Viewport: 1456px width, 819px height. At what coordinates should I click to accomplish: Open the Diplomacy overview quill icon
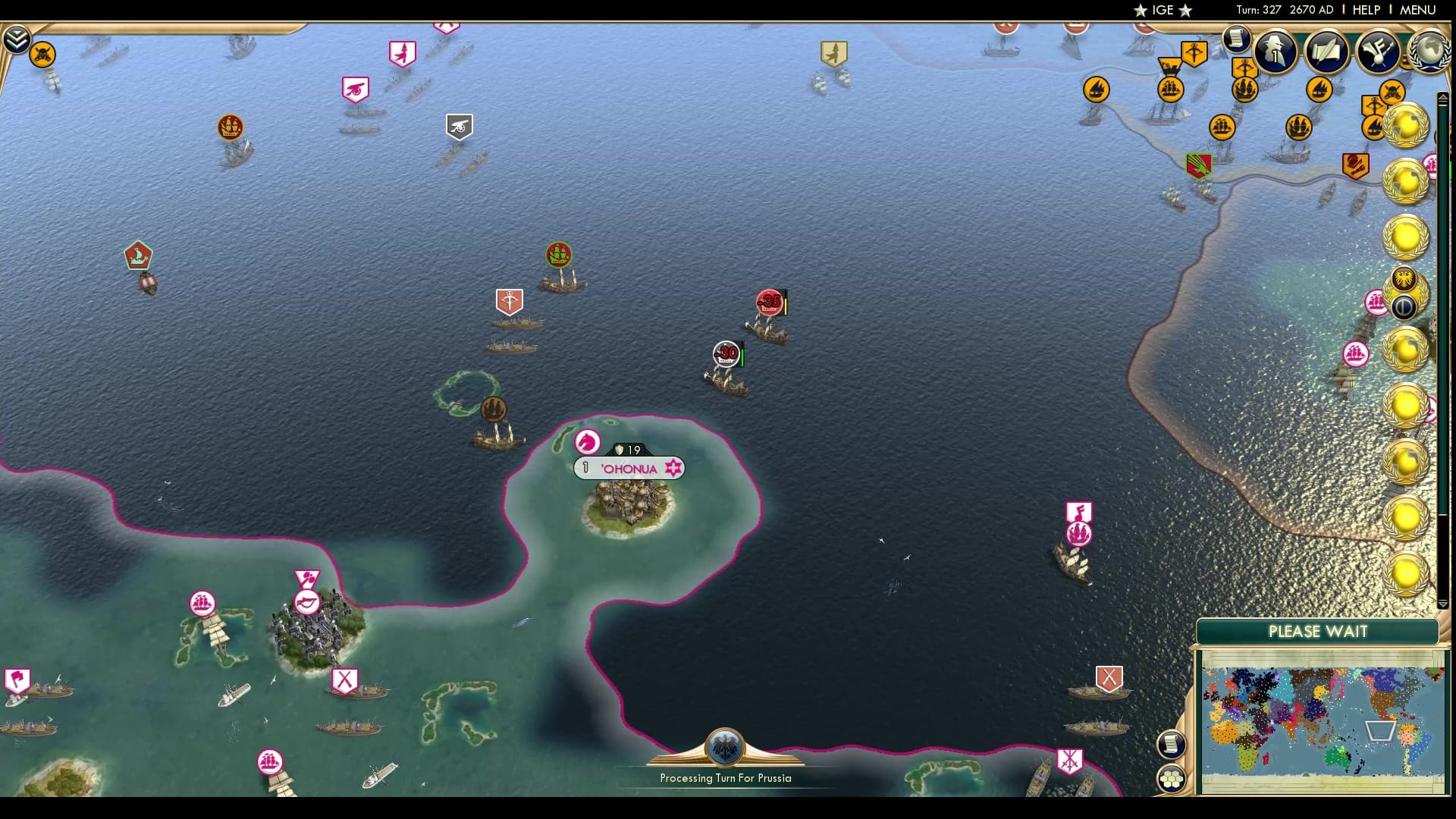point(1326,52)
